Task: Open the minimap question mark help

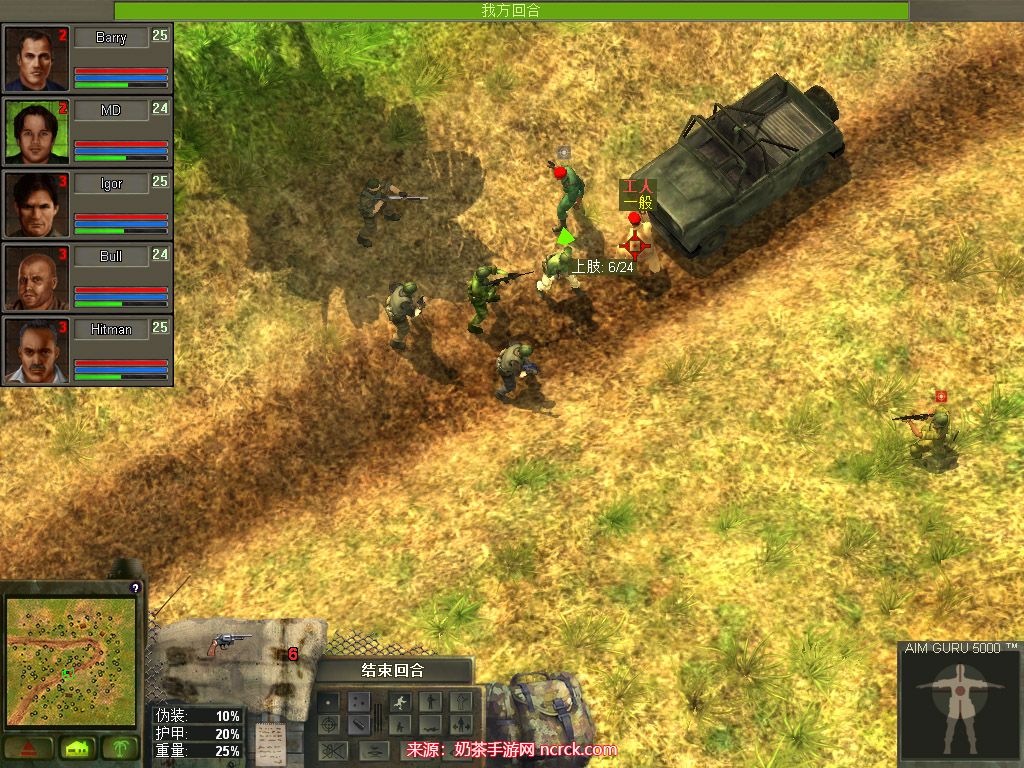Action: point(135,588)
